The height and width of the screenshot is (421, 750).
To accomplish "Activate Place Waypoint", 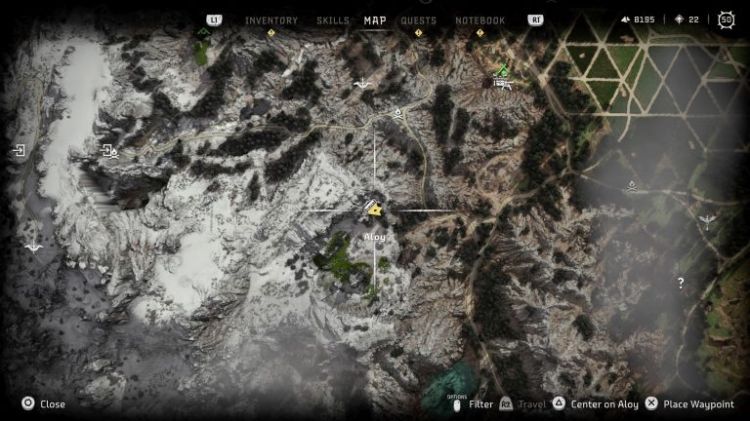I will (x=691, y=404).
